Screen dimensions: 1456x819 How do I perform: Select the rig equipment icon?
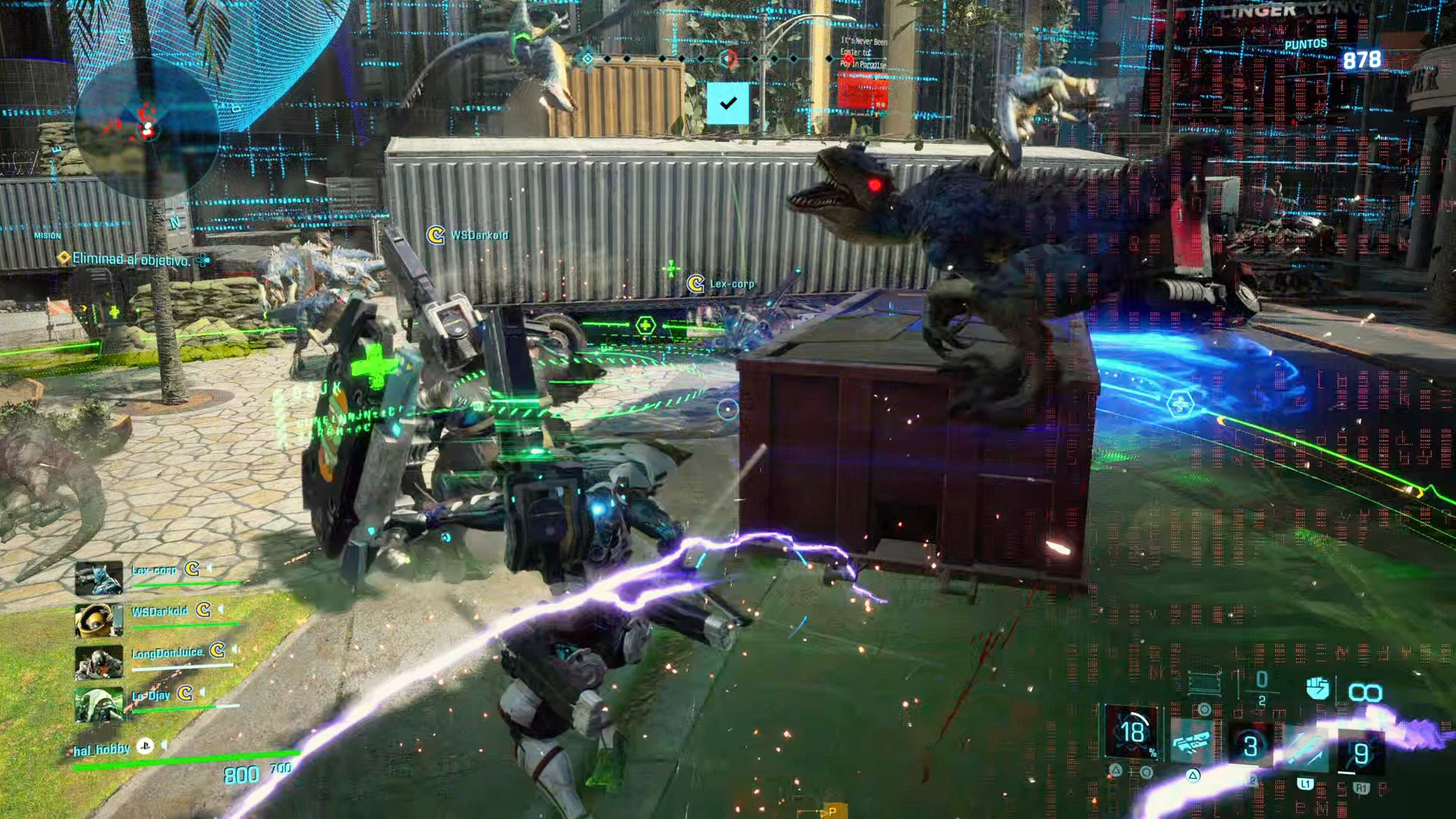pos(1205,682)
